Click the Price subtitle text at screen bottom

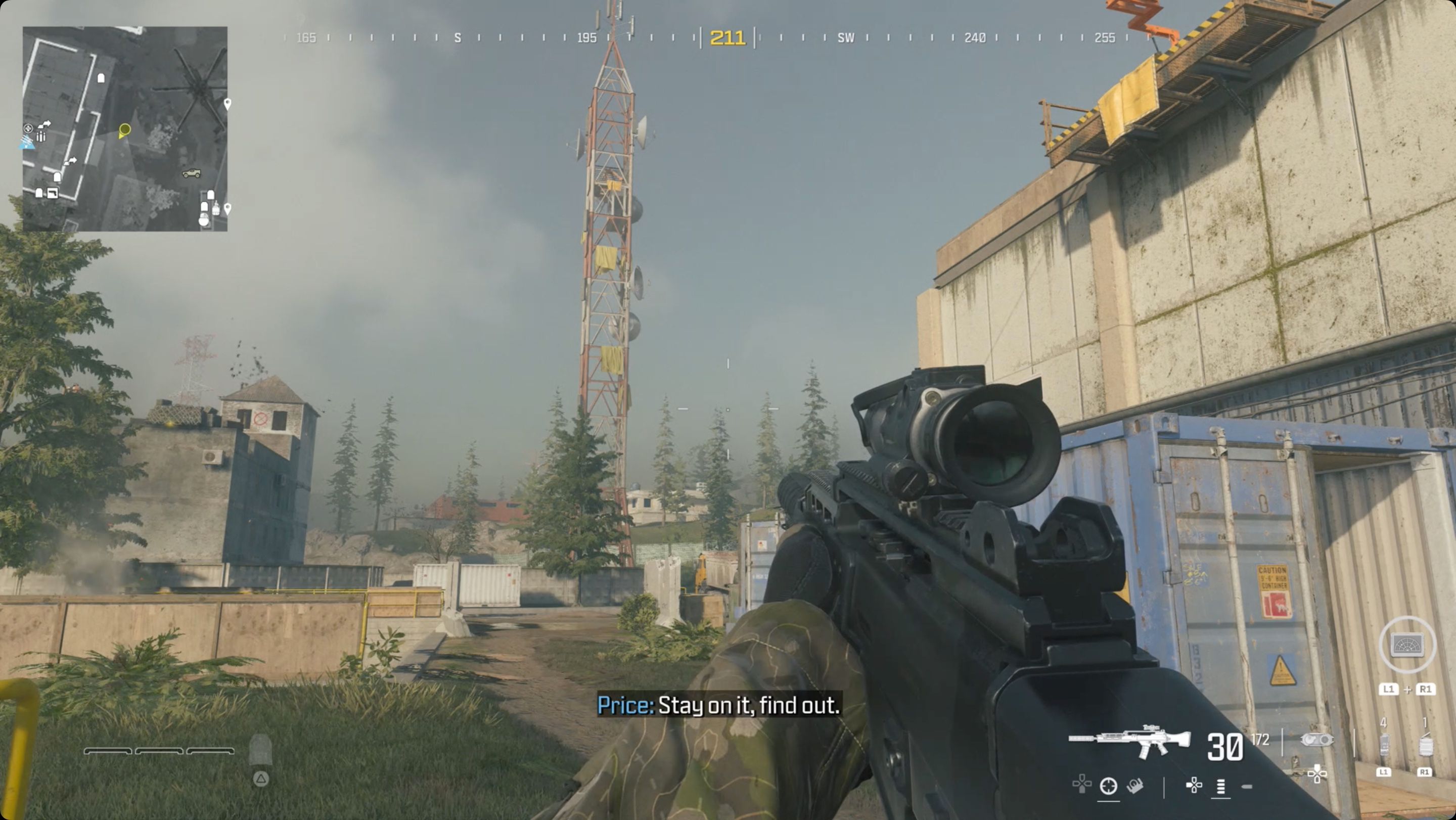pyautogui.click(x=718, y=705)
